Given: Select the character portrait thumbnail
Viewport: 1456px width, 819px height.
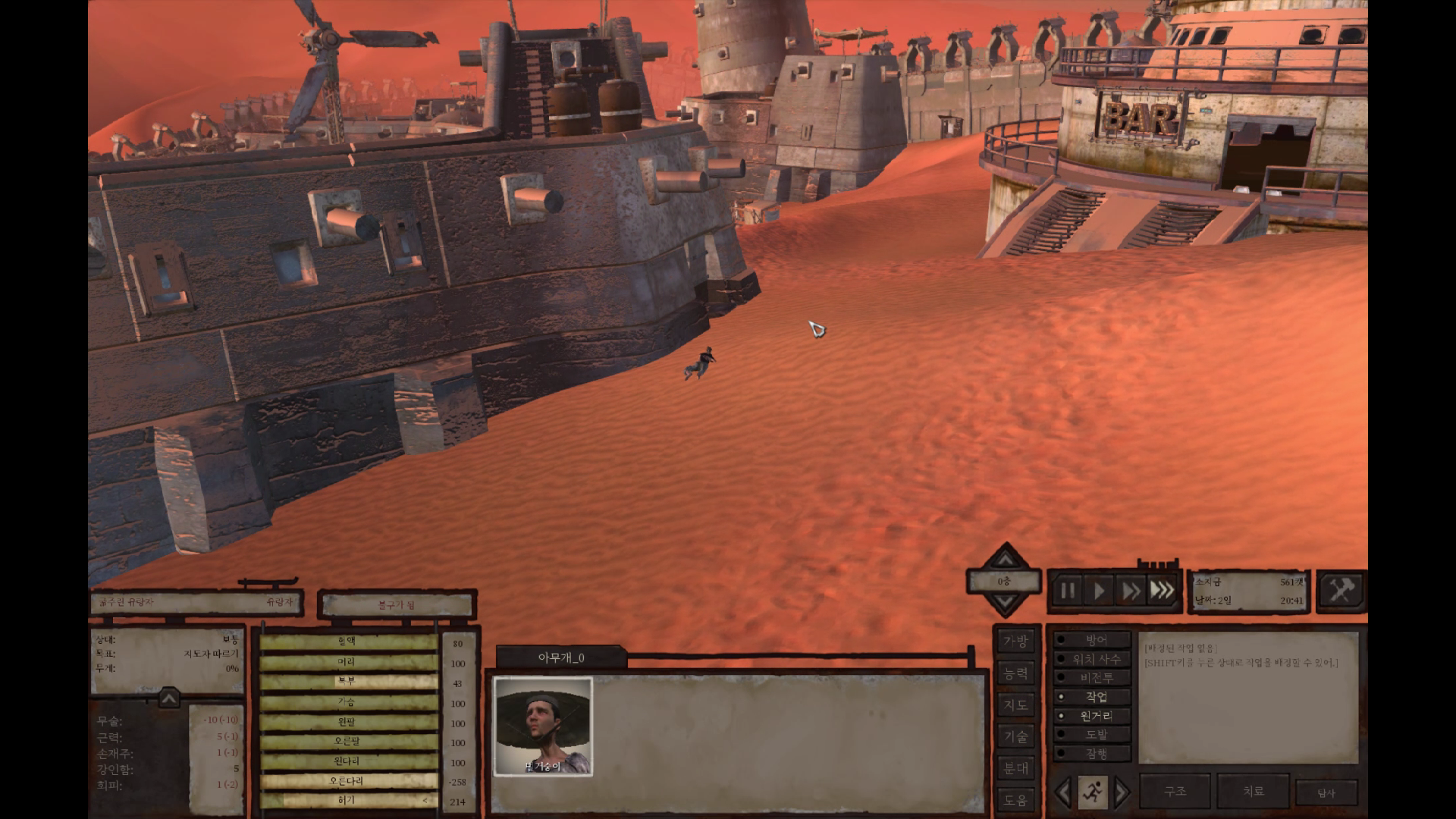Looking at the screenshot, I should point(543,726).
